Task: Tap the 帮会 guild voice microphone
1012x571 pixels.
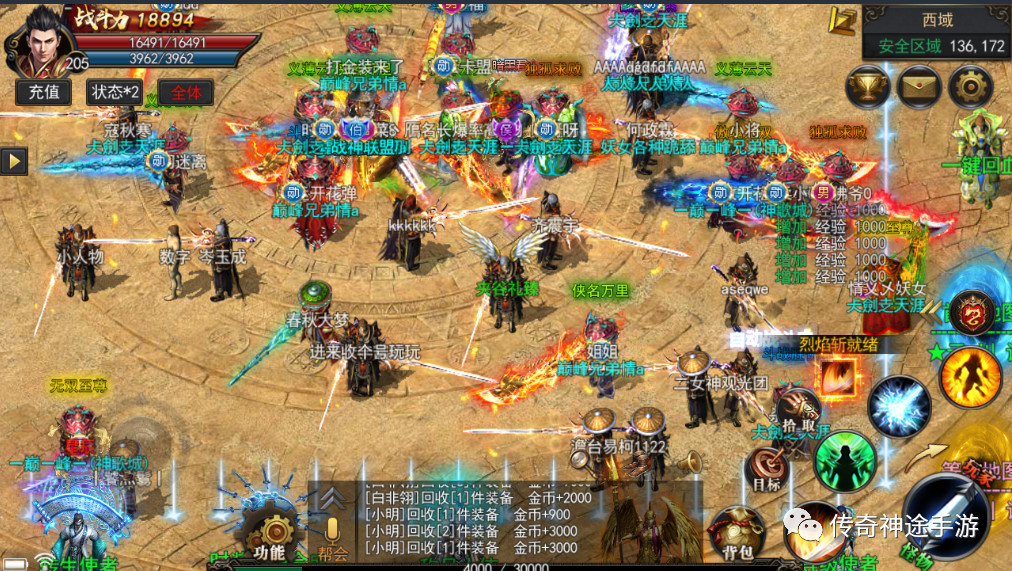Action: 333,535
